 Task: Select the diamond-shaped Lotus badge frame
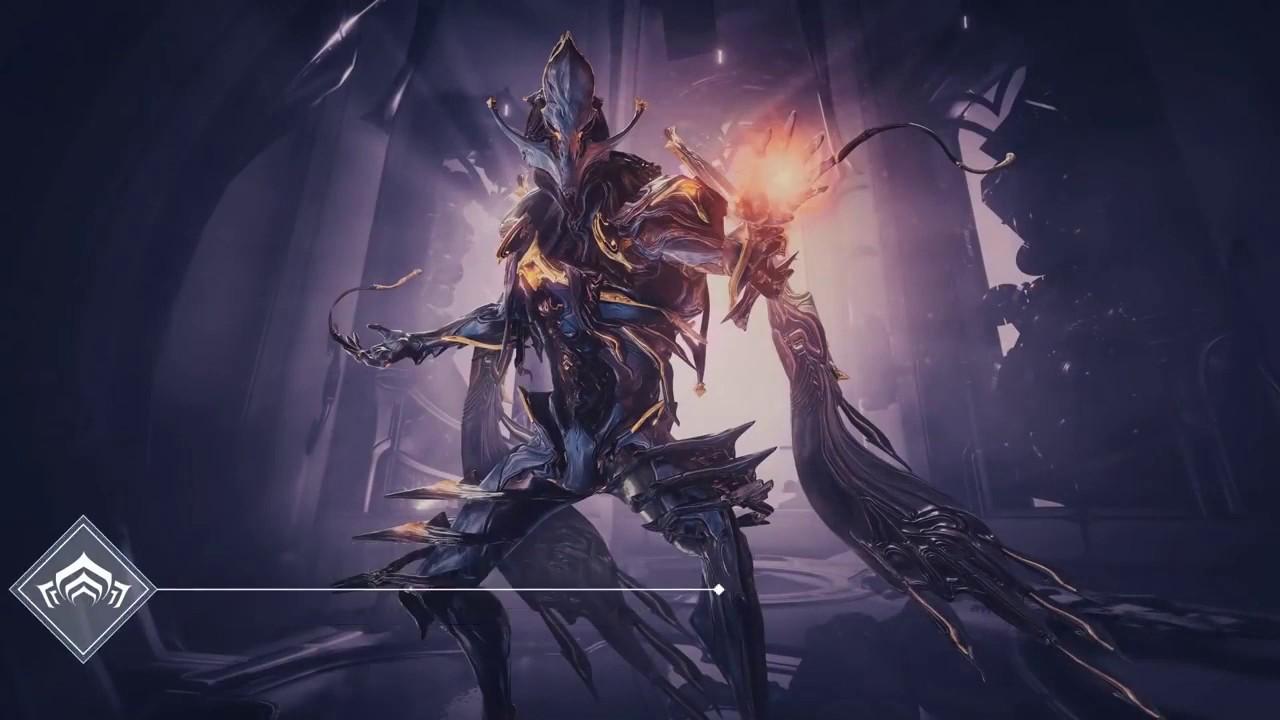85,588
